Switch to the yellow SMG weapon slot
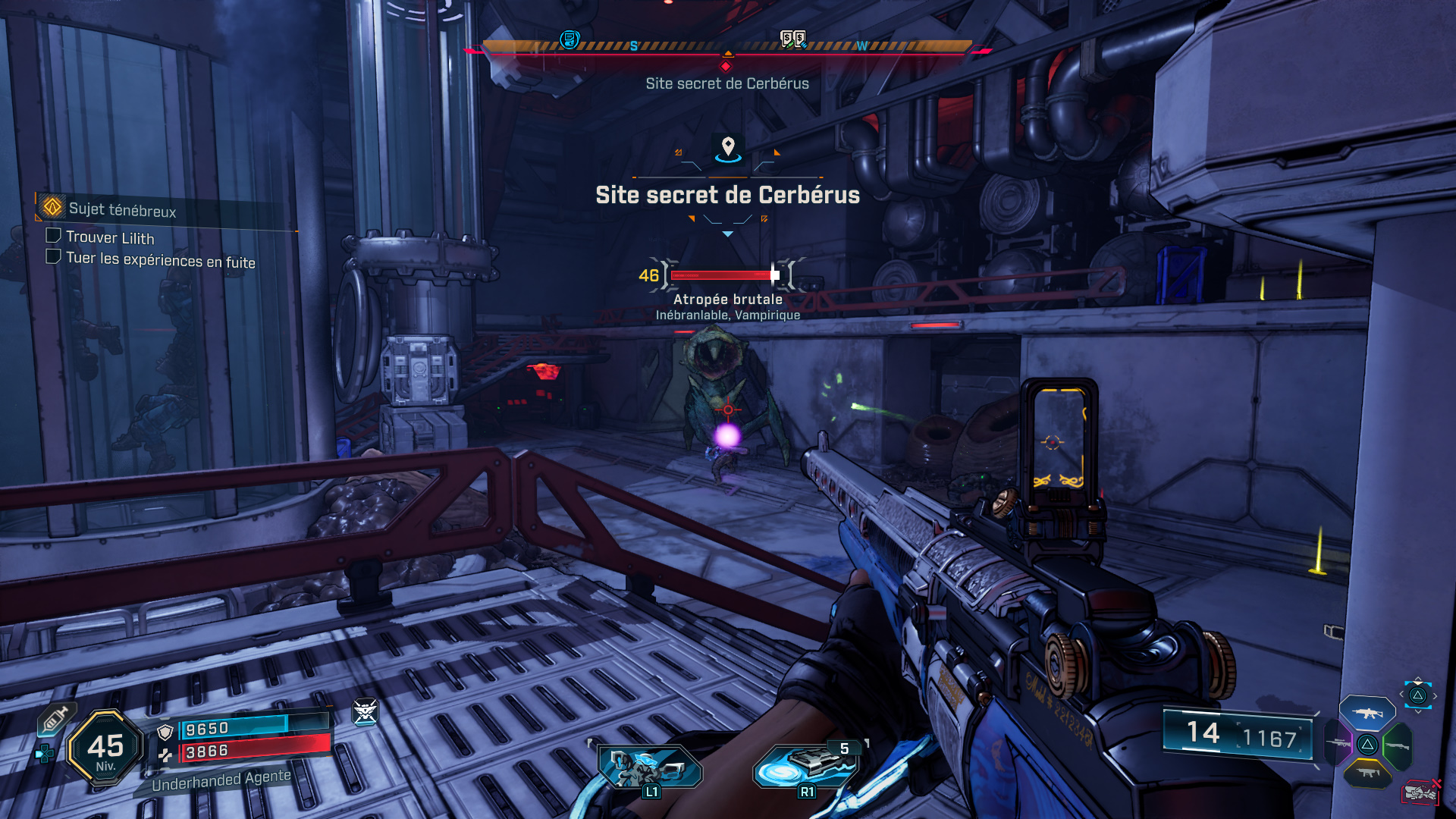This screenshot has height=819, width=1456. [1367, 773]
